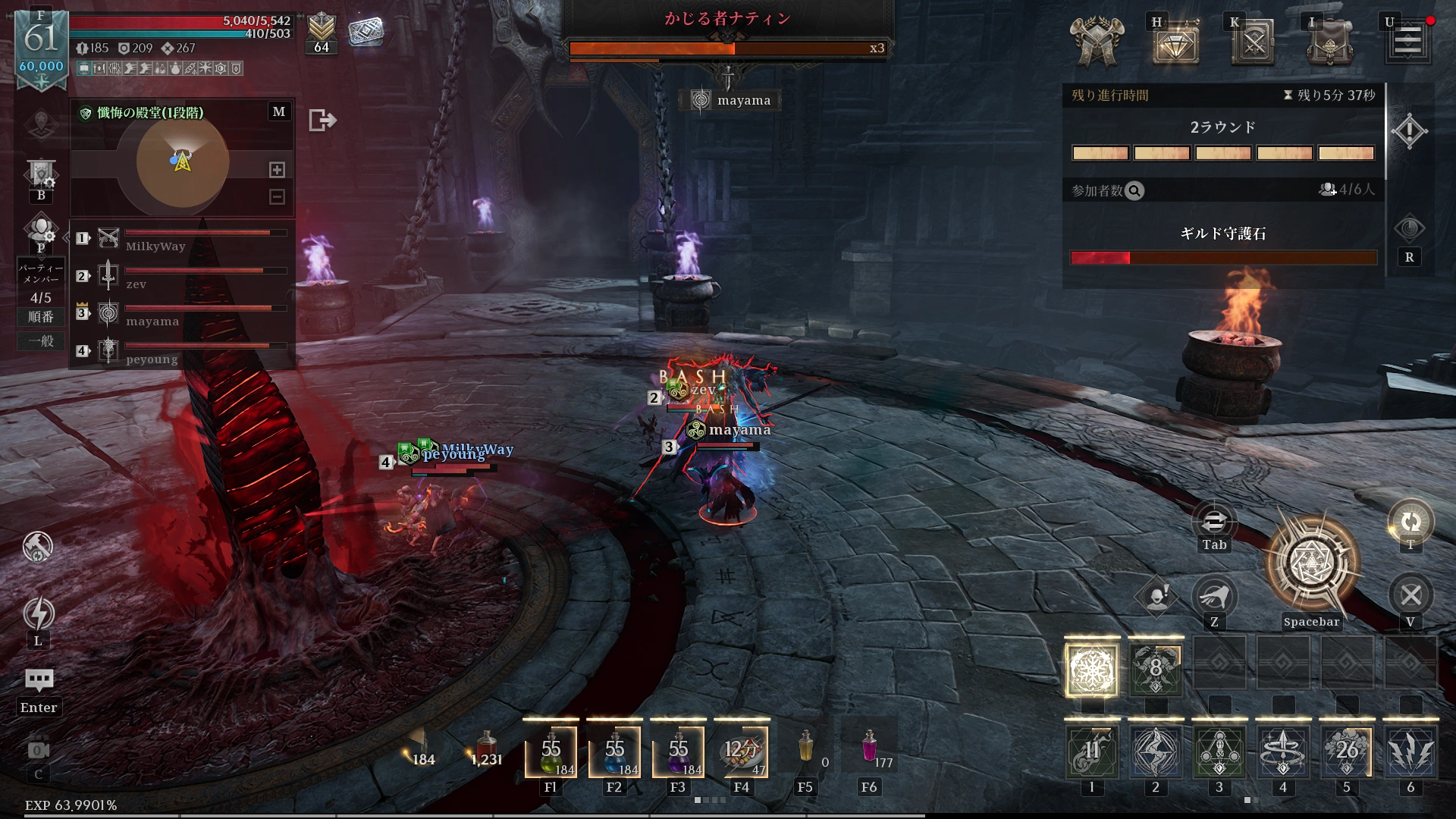The image size is (1456, 819).
Task: Zoom out on the minimap
Action: tap(278, 197)
